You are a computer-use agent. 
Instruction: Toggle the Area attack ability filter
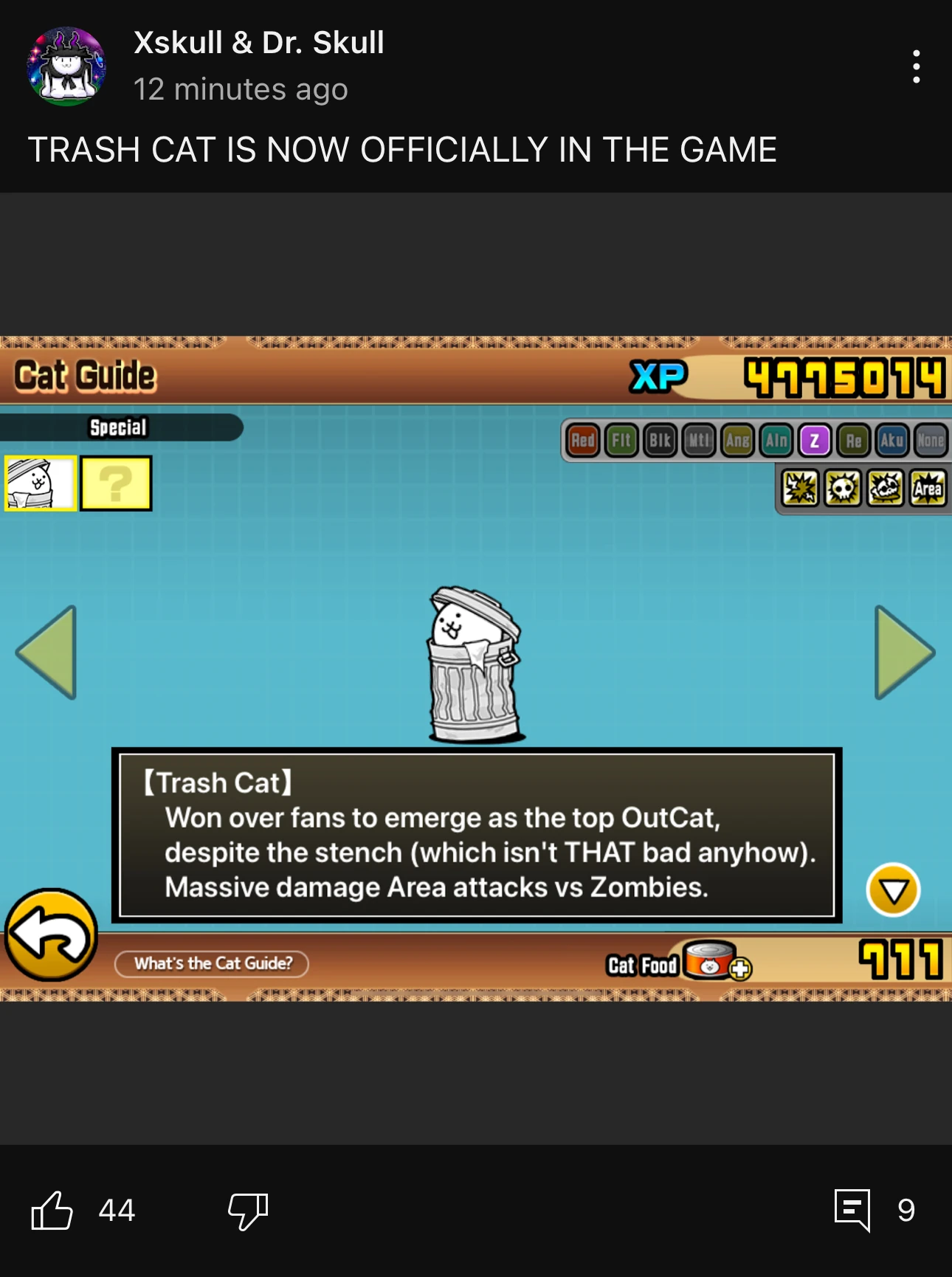[x=928, y=489]
